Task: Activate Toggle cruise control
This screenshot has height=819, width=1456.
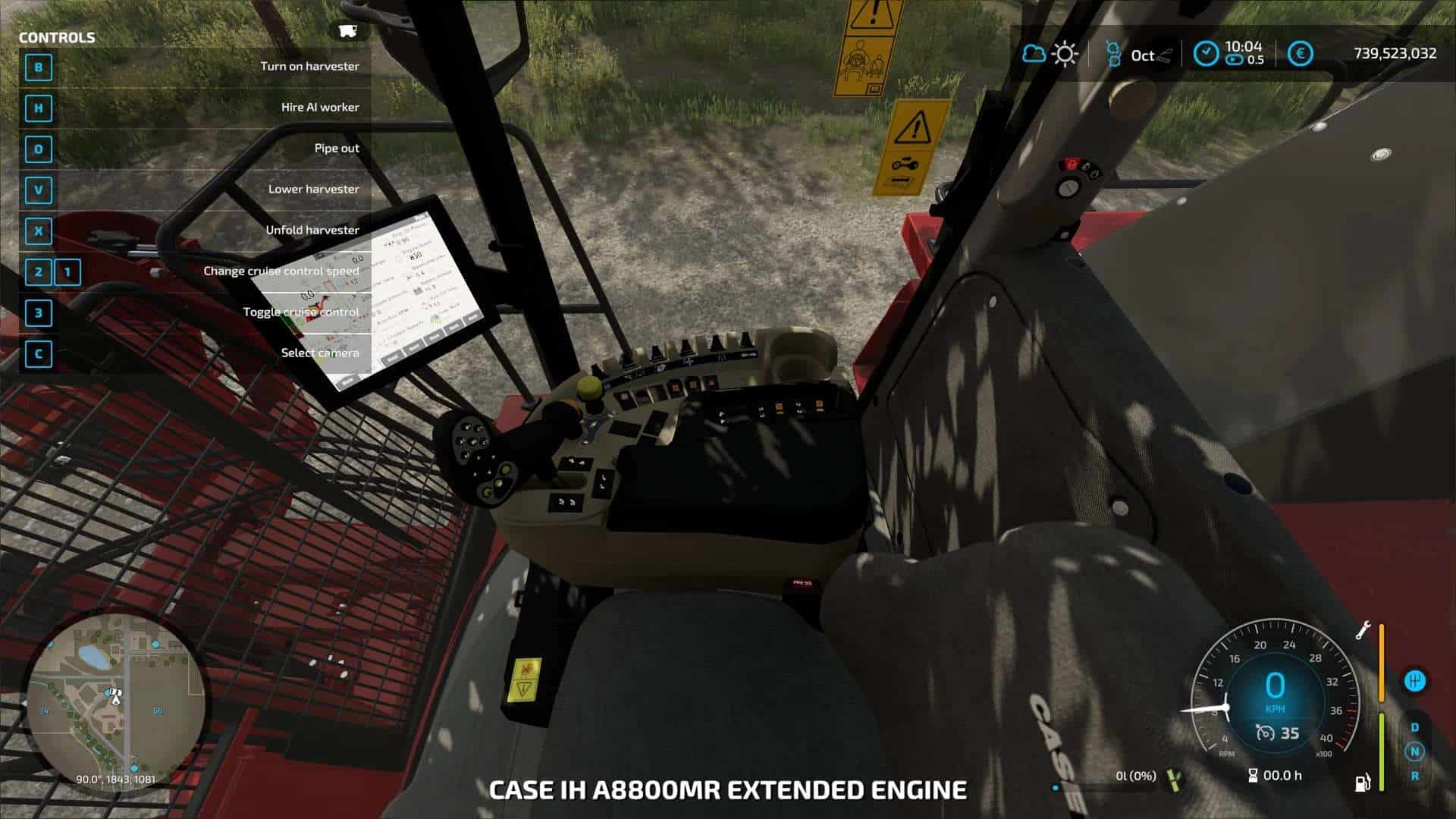Action: 300,311
